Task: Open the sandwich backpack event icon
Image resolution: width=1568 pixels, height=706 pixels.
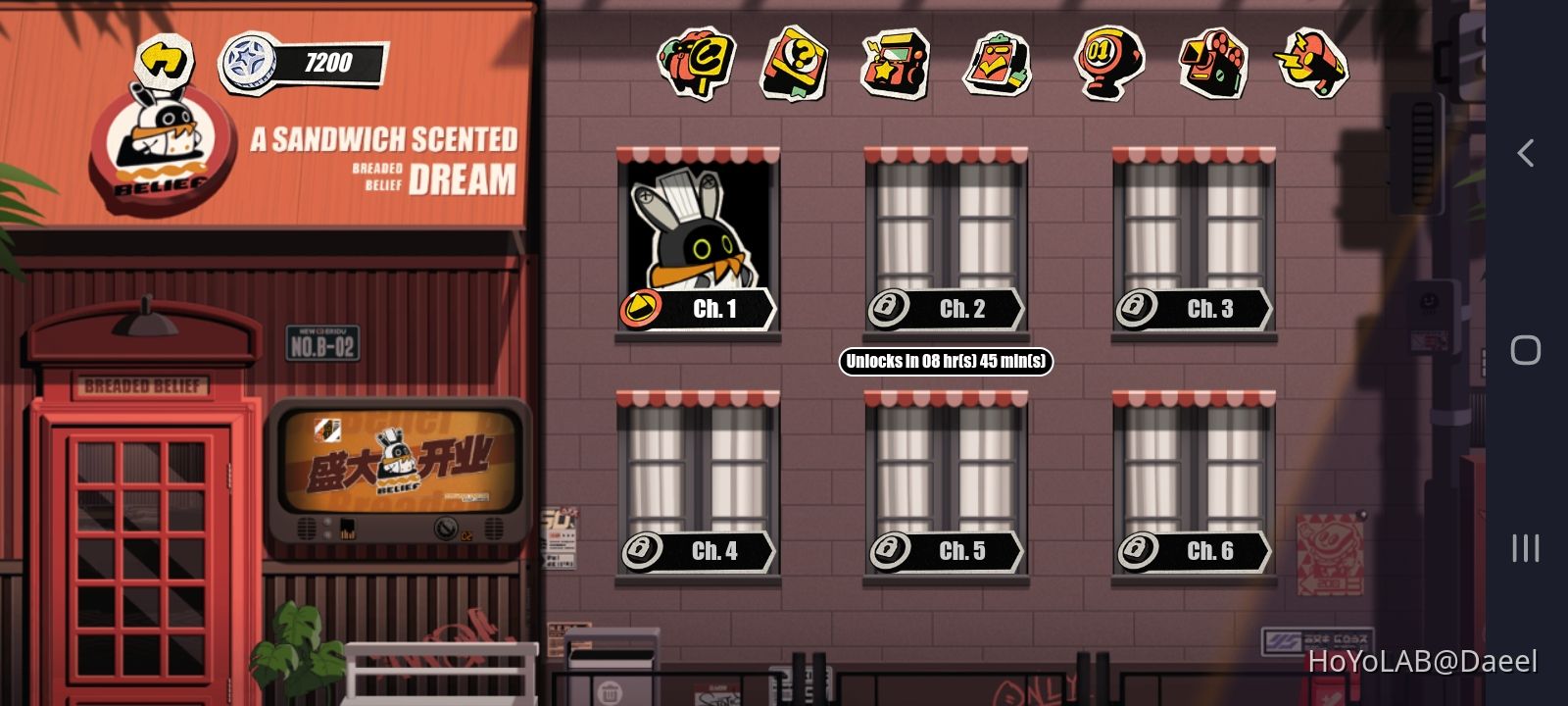Action: coord(697,64)
